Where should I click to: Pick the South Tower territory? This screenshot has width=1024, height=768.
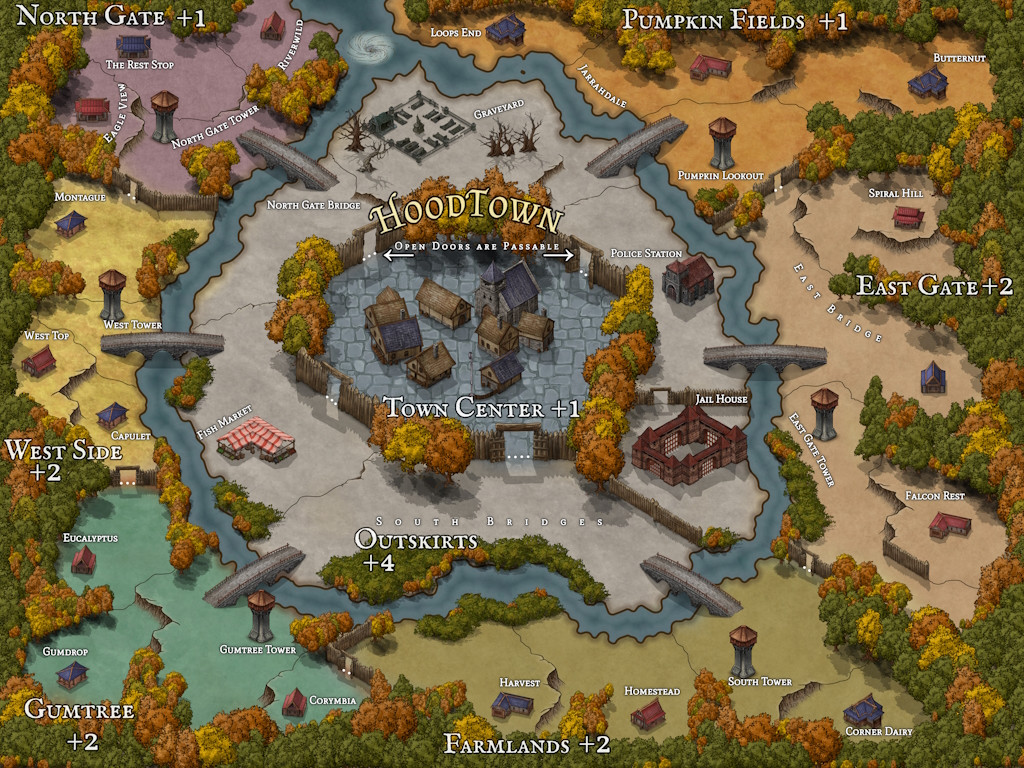(x=743, y=650)
